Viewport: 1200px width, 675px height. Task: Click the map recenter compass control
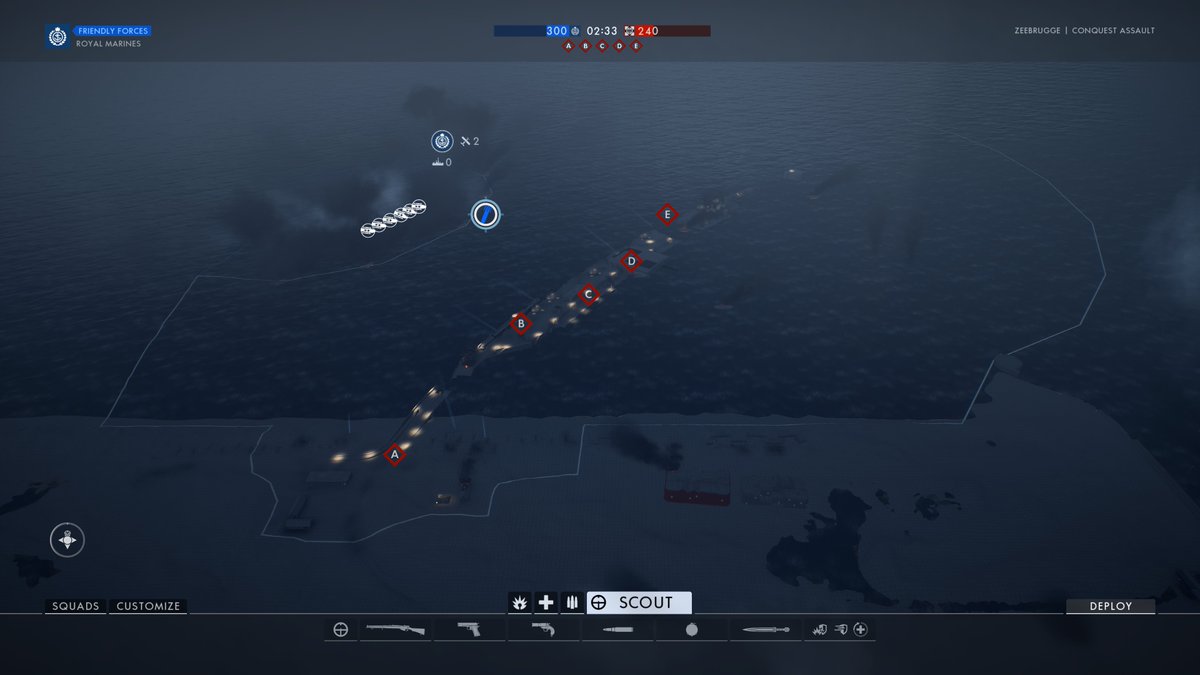click(x=67, y=540)
